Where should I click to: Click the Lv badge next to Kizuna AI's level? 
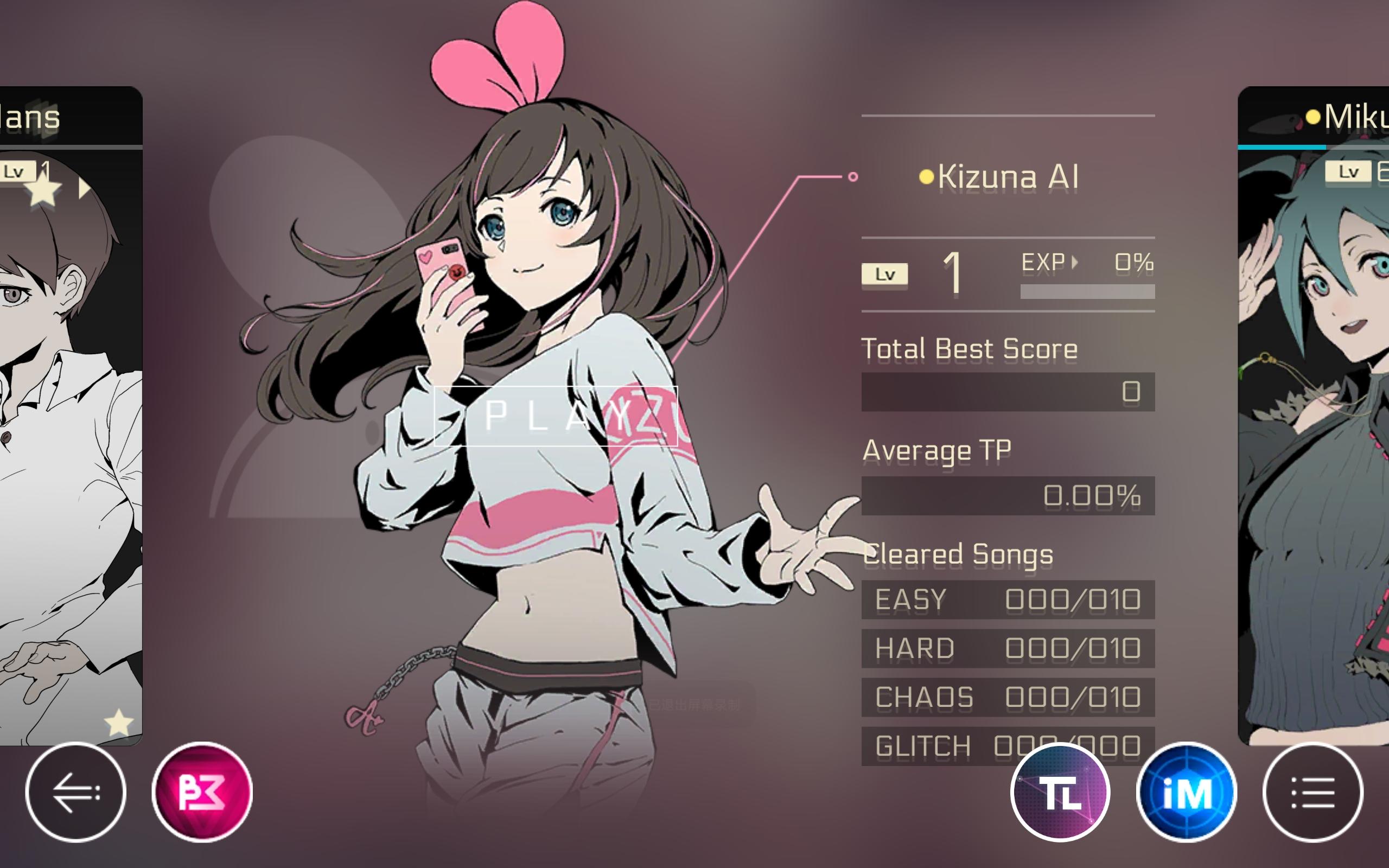(884, 274)
